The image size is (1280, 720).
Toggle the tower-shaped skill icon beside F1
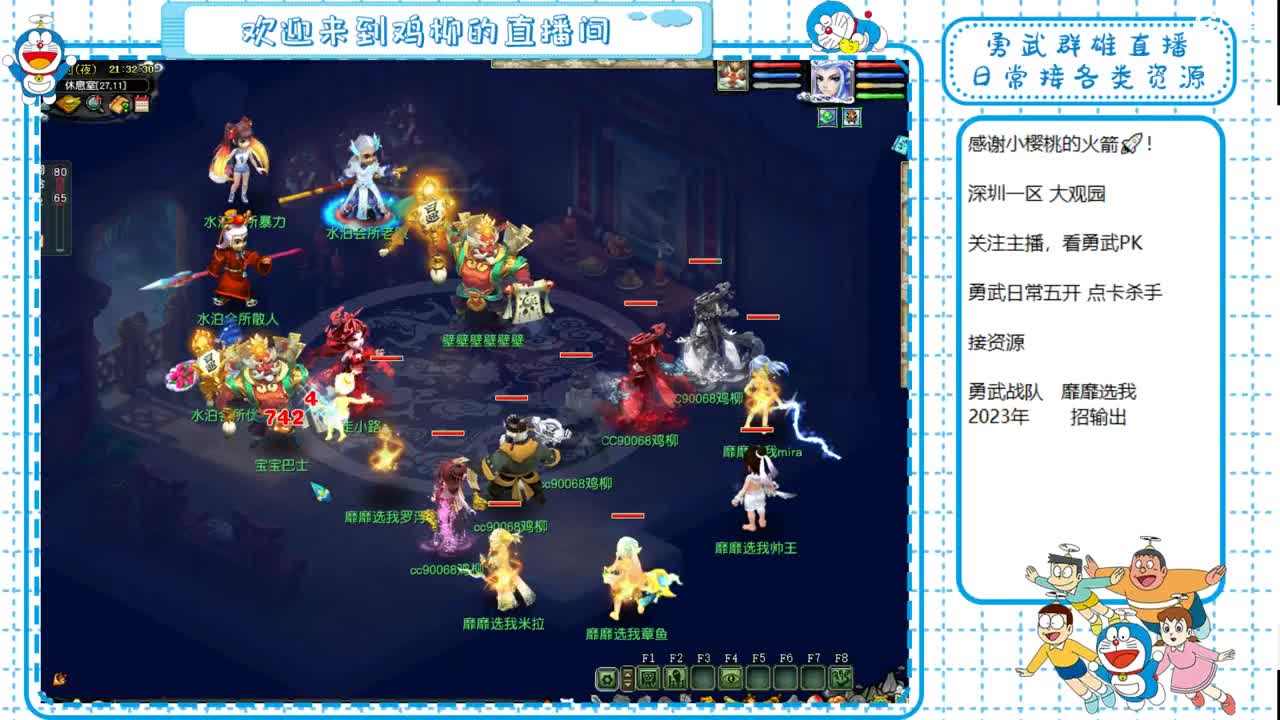click(x=676, y=678)
